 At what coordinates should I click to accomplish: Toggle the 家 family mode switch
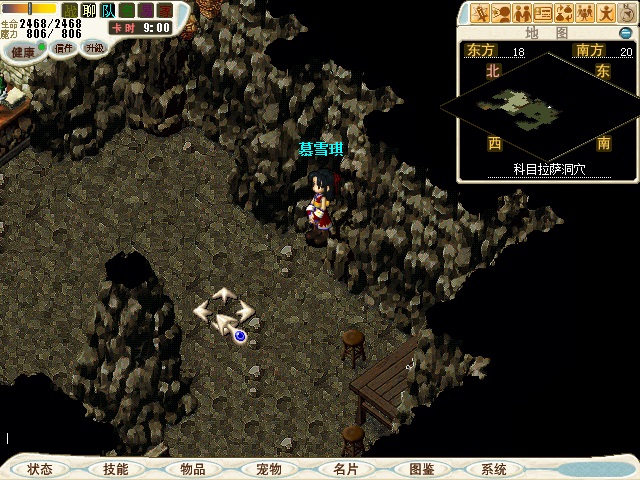coord(165,10)
